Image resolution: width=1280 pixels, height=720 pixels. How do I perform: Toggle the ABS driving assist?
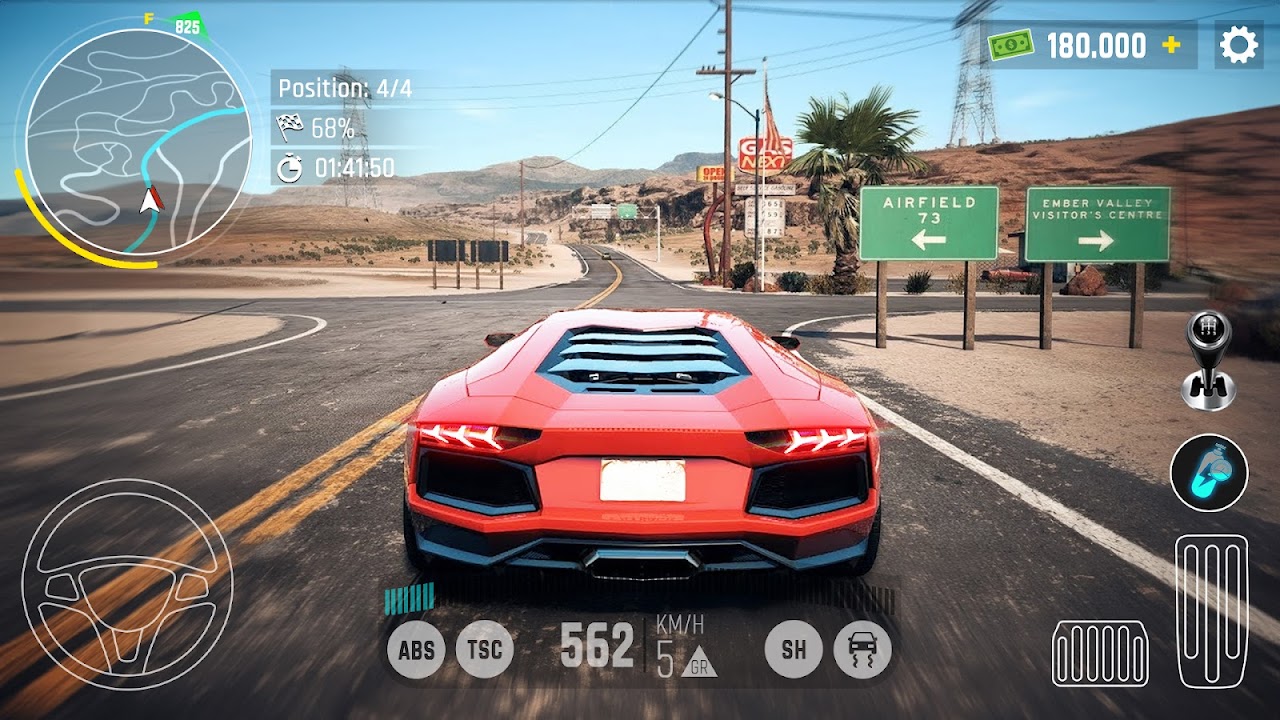coord(416,650)
